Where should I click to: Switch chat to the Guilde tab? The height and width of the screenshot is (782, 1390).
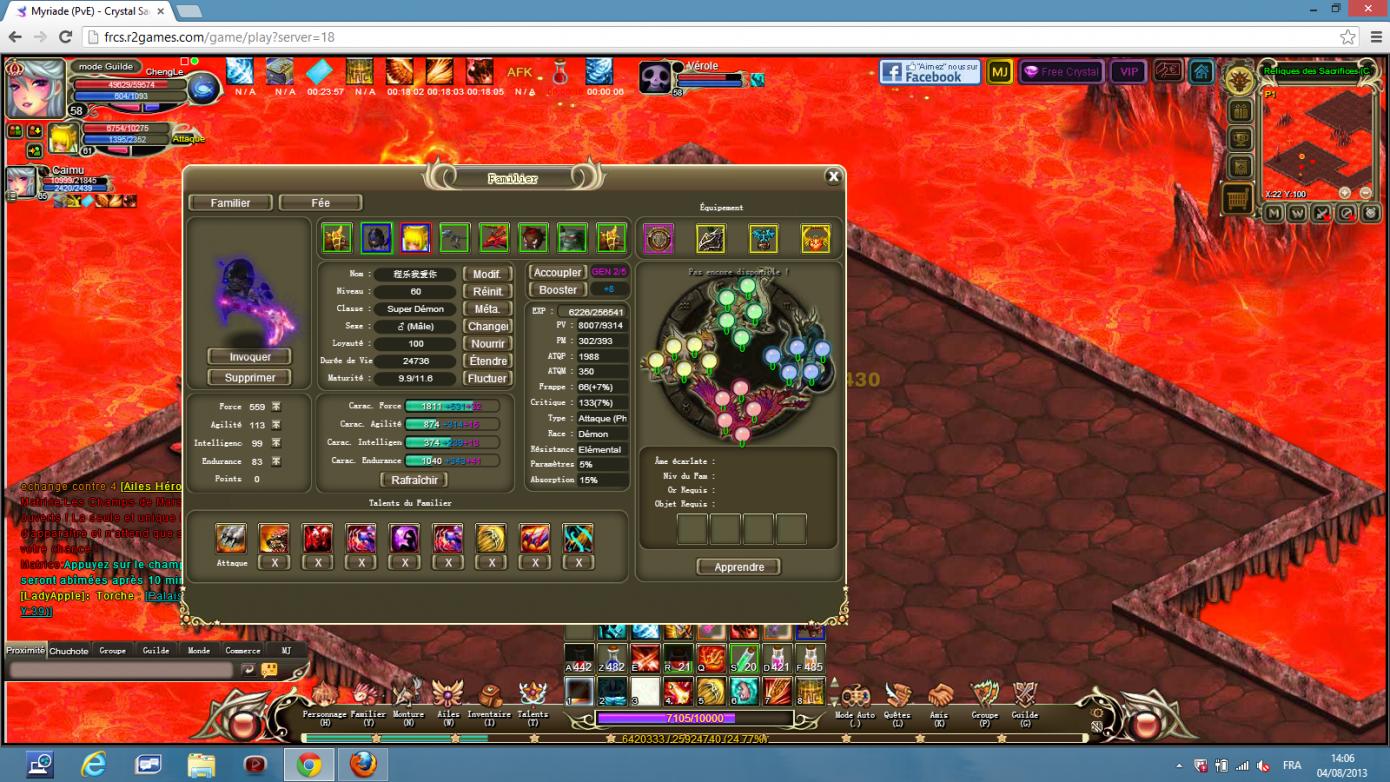pos(156,651)
